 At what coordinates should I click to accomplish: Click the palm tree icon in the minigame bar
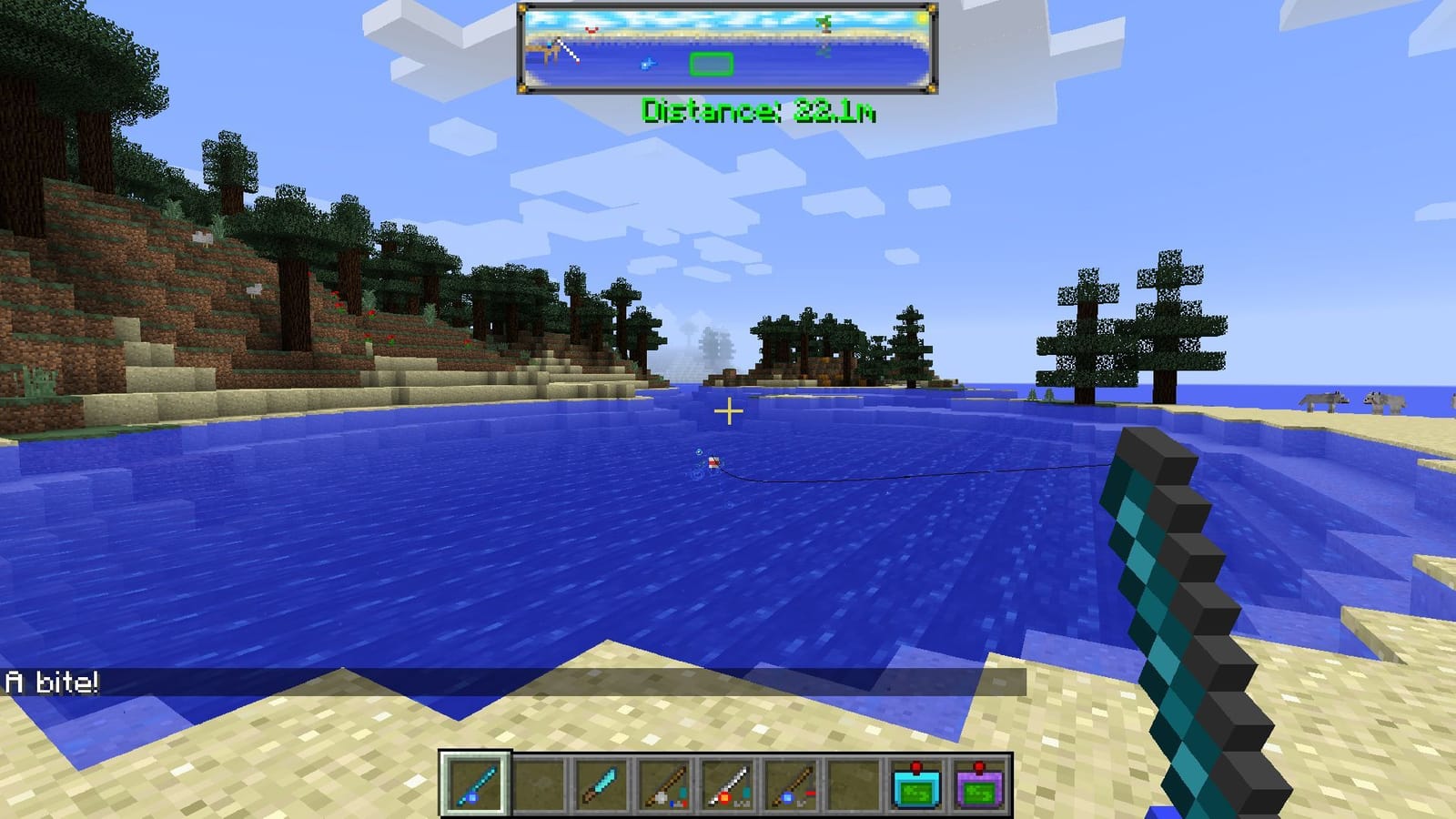pyautogui.click(x=824, y=24)
